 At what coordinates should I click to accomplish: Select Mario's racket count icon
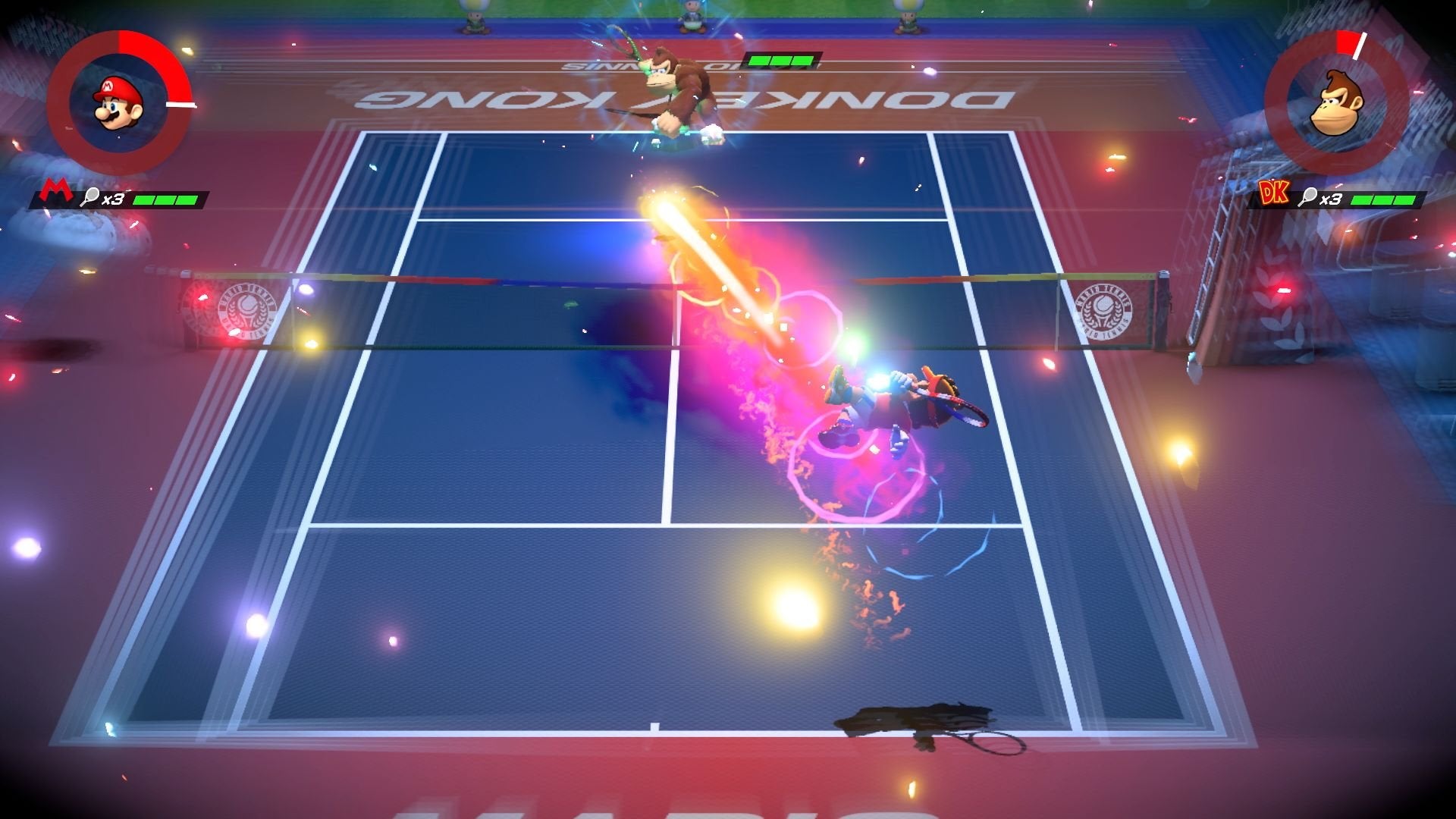(x=89, y=198)
